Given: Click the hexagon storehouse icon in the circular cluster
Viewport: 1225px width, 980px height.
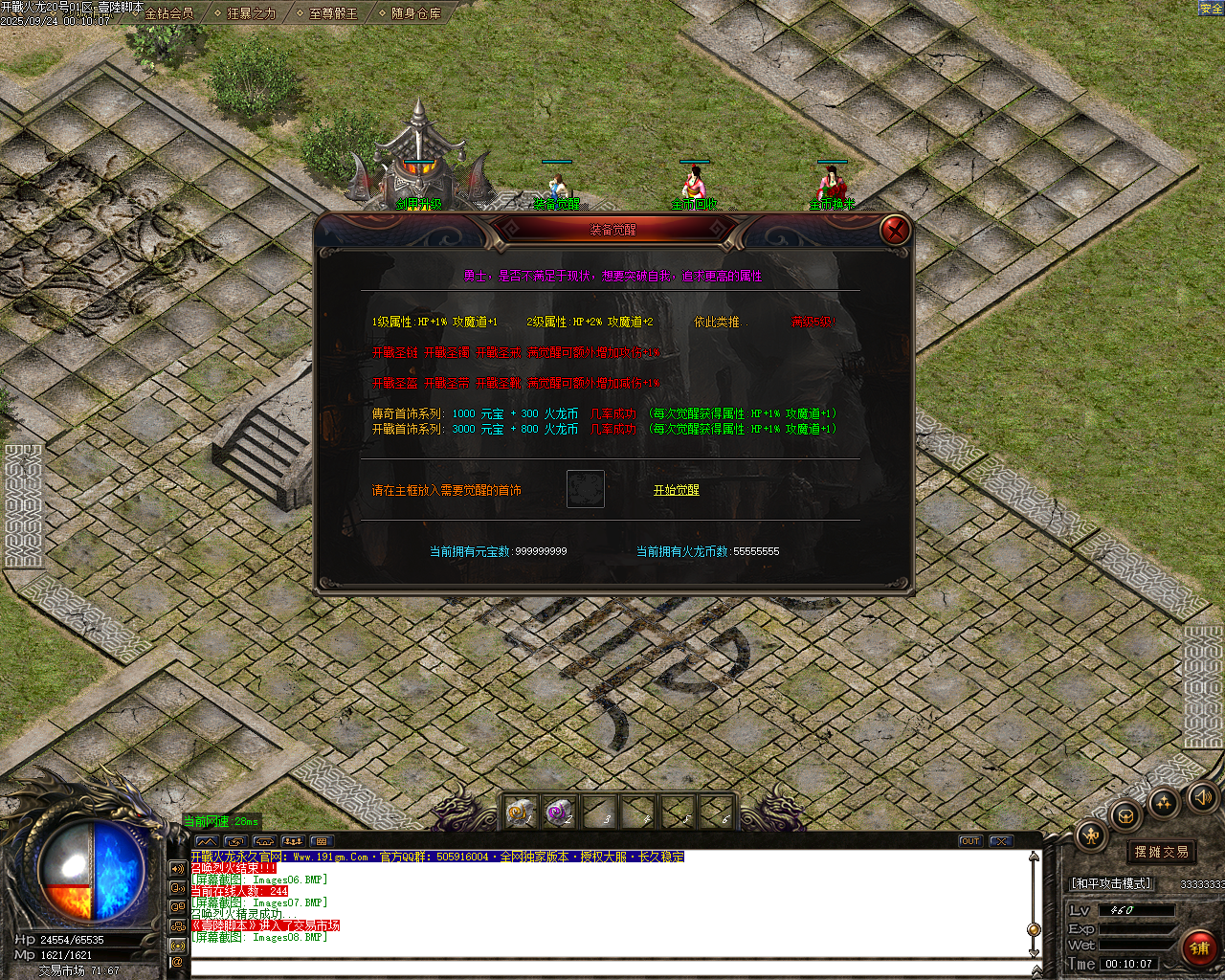Looking at the screenshot, I should [1126, 816].
